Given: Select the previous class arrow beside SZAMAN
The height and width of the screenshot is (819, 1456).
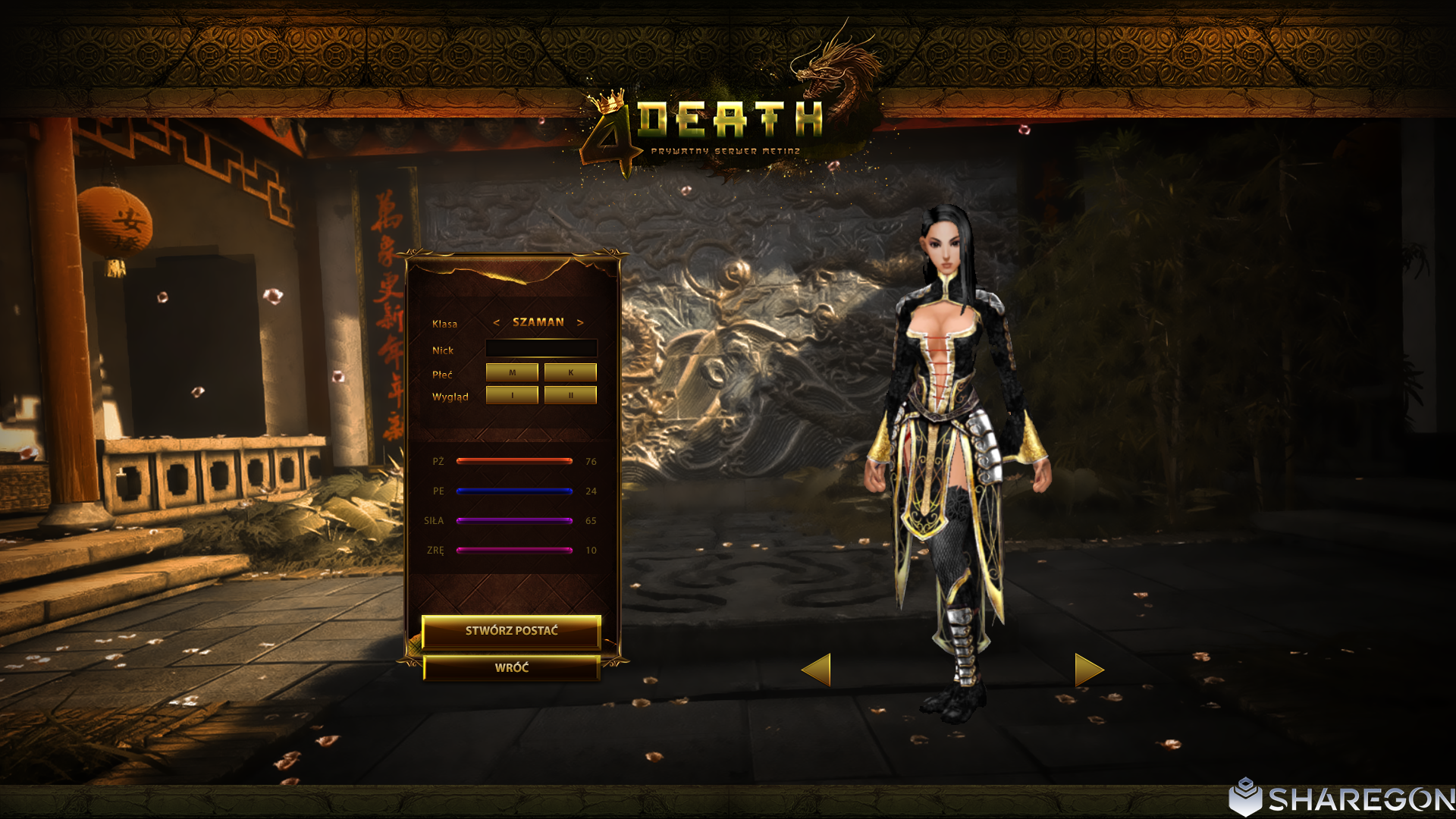Looking at the screenshot, I should (x=497, y=323).
